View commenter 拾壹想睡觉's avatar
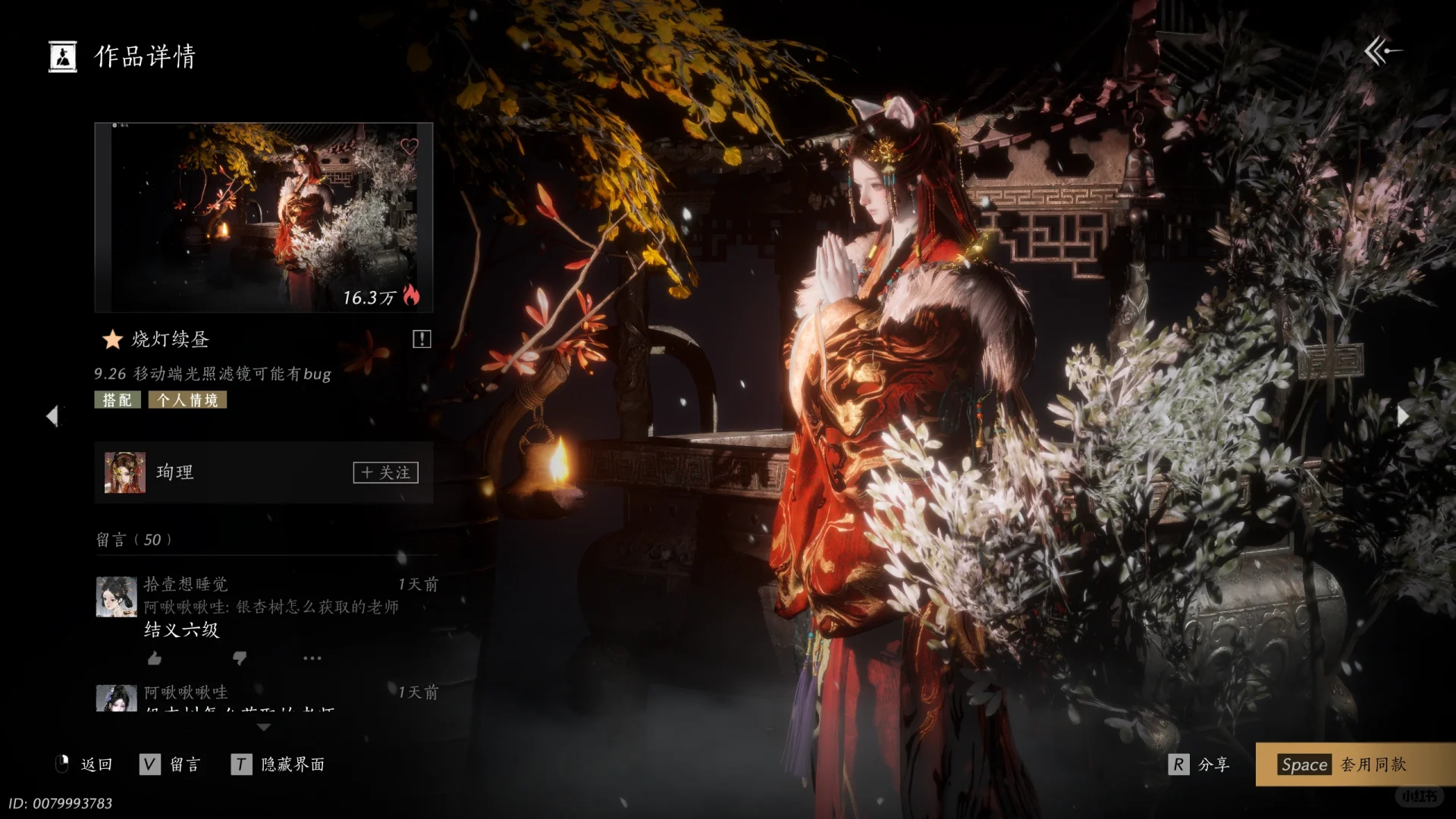The height and width of the screenshot is (819, 1456). click(x=116, y=596)
